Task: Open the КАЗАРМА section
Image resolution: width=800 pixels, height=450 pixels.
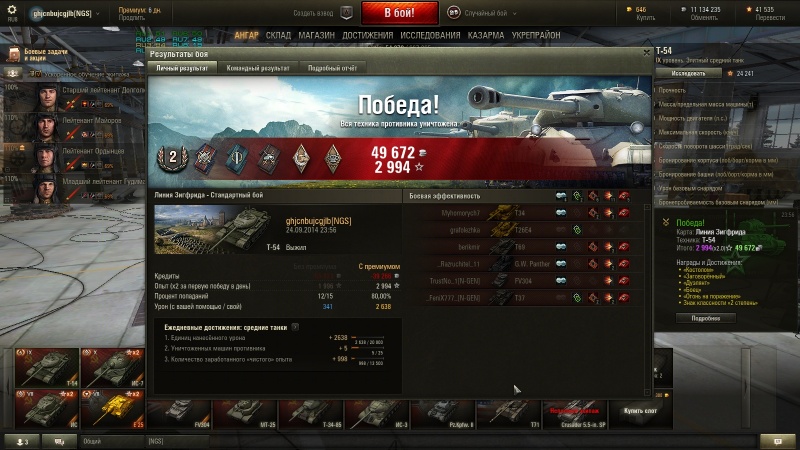Action: pos(486,34)
